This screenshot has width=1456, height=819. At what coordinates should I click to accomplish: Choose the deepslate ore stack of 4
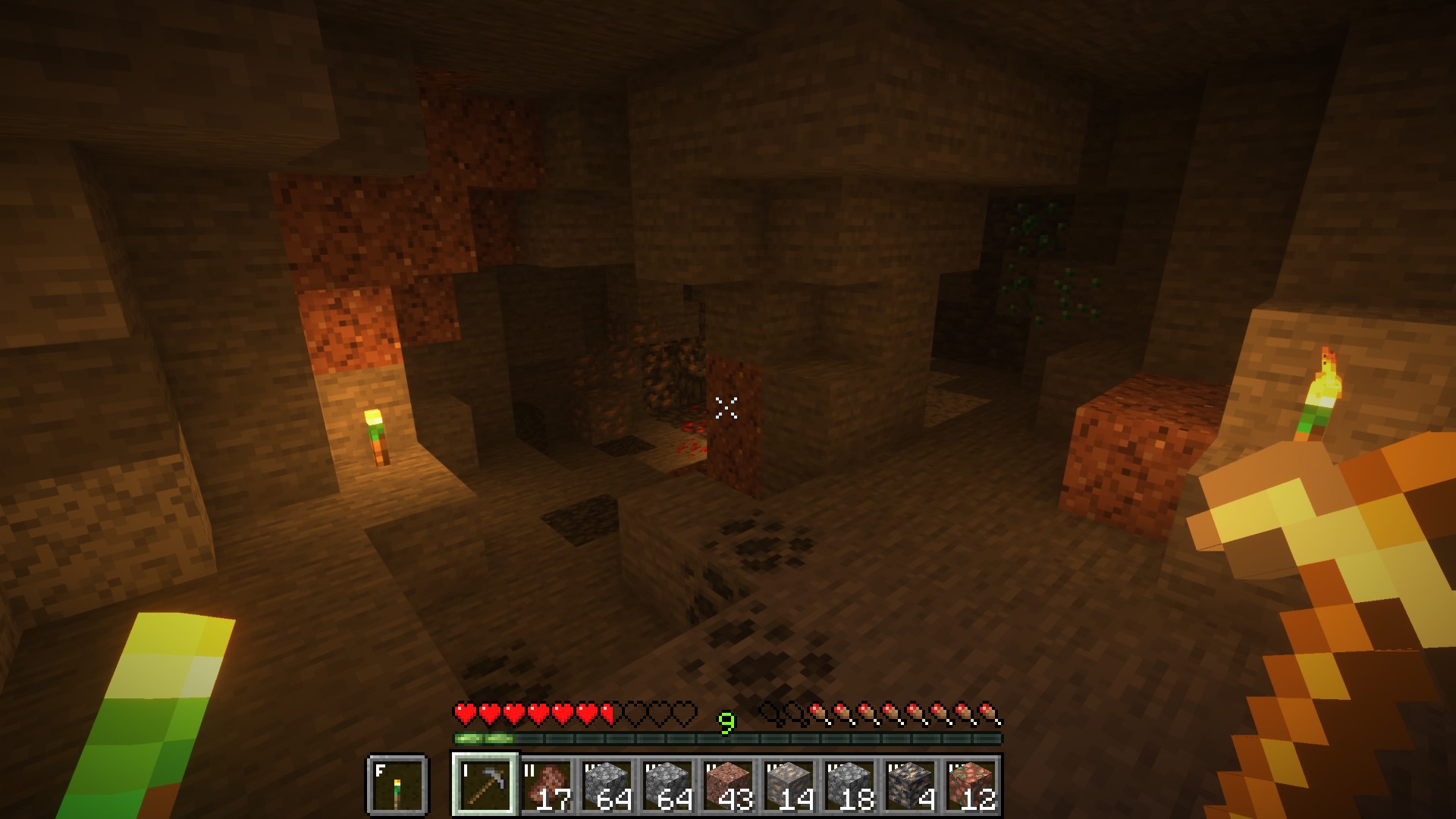pyautogui.click(x=911, y=785)
